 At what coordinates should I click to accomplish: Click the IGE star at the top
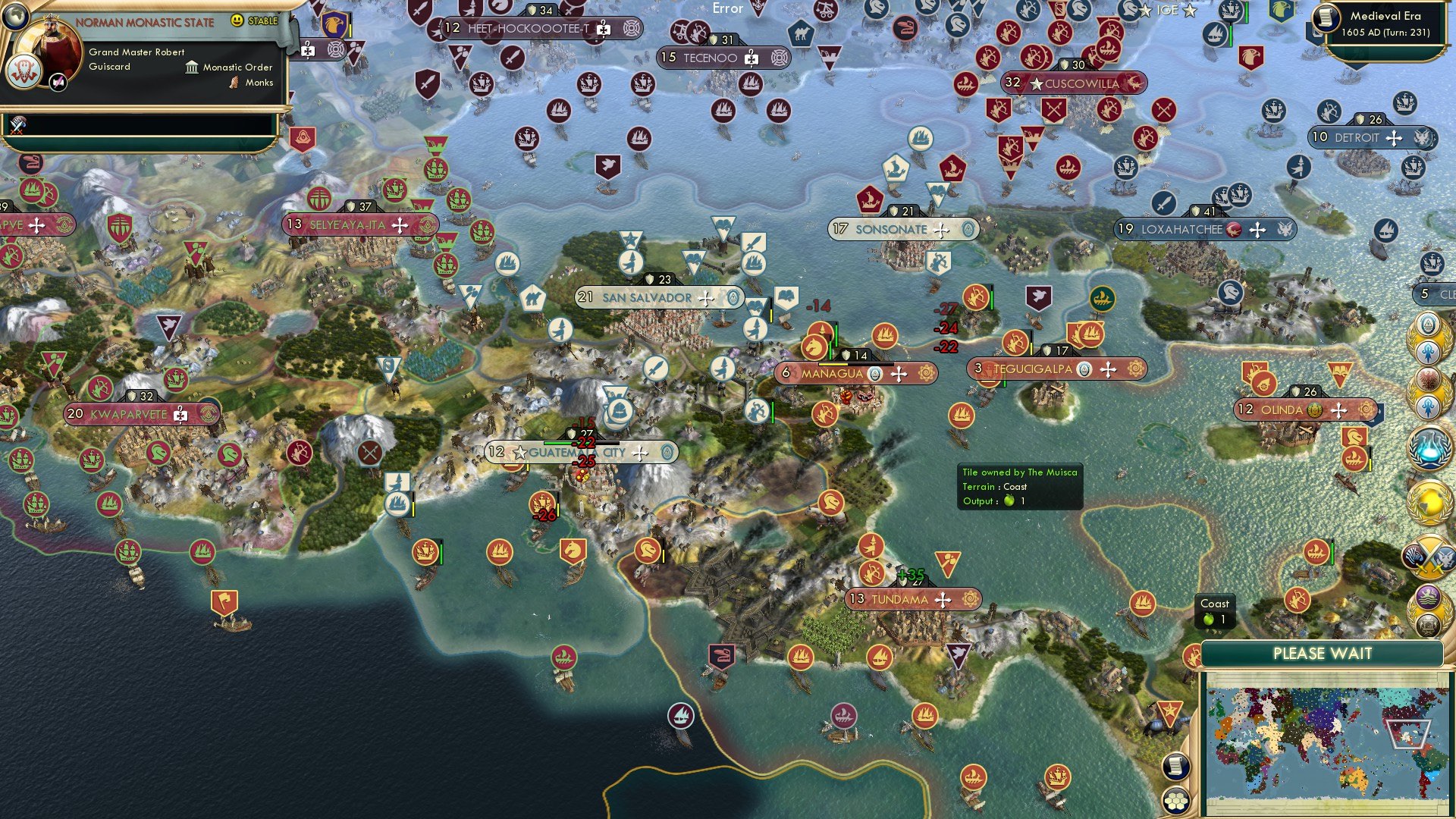pos(1146,11)
